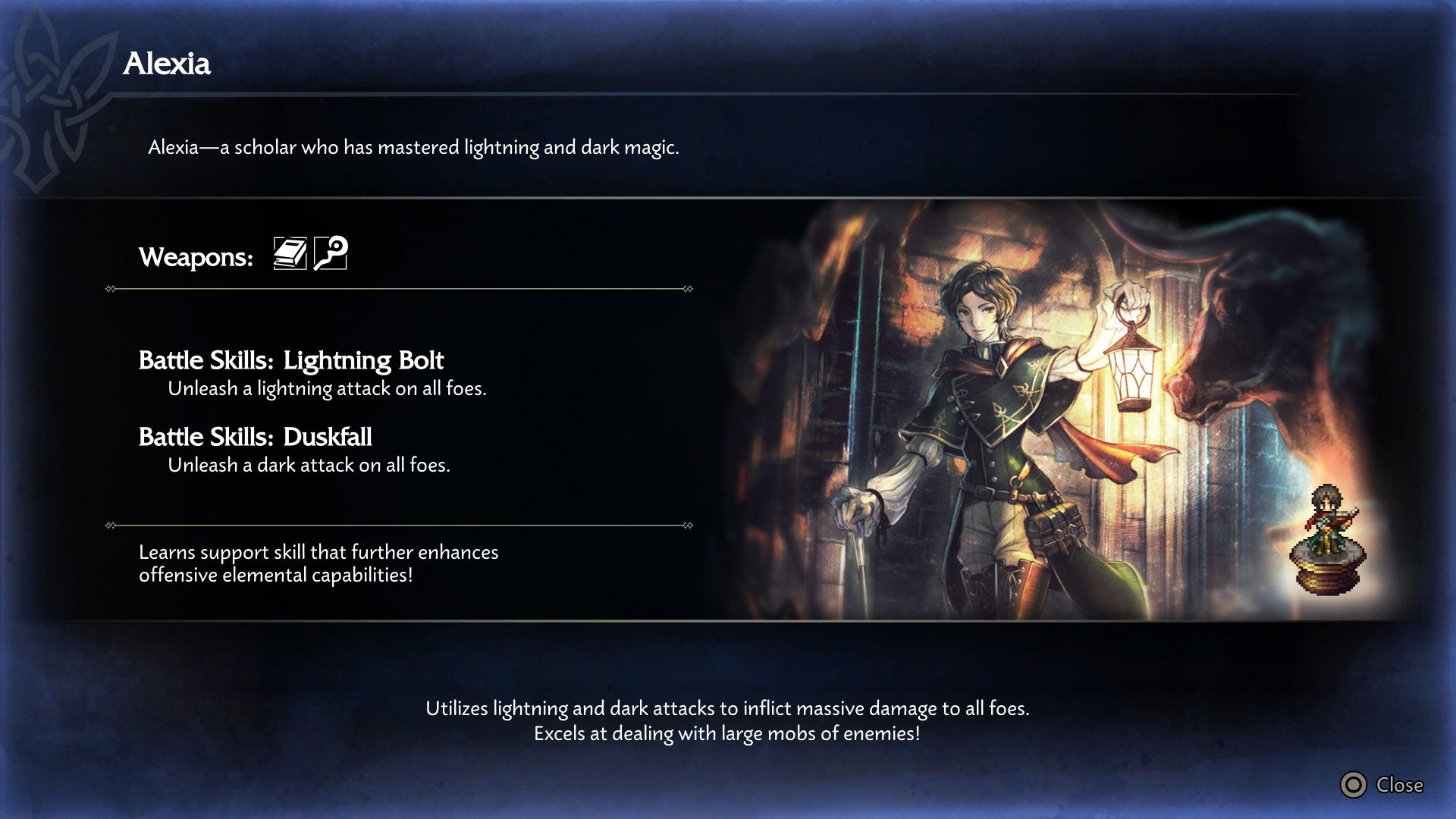
Task: Toggle the Weapons section header
Action: coord(195,256)
